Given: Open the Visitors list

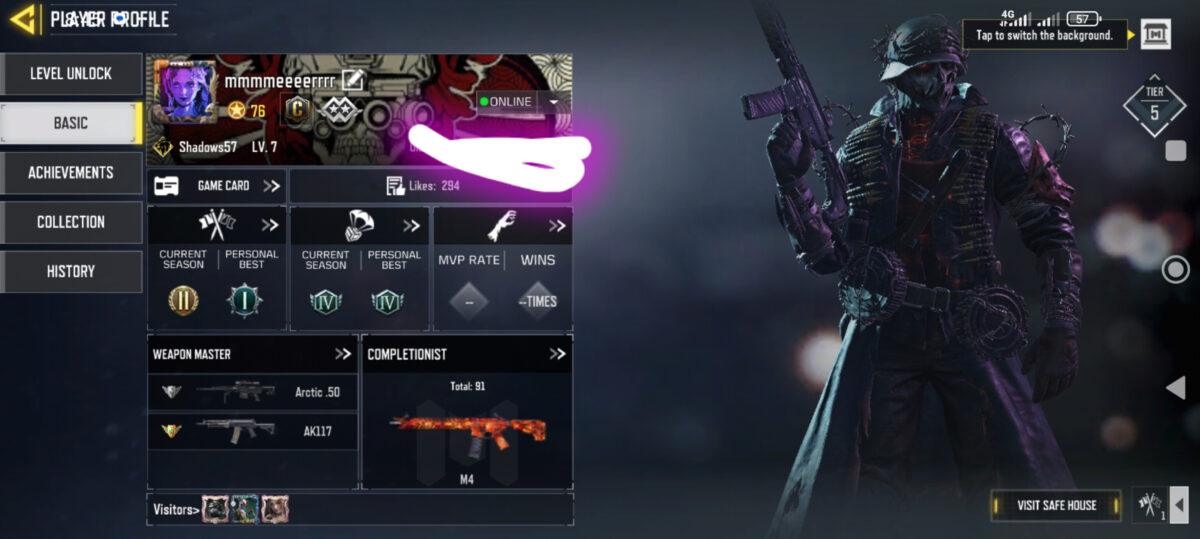Looking at the screenshot, I should 175,510.
